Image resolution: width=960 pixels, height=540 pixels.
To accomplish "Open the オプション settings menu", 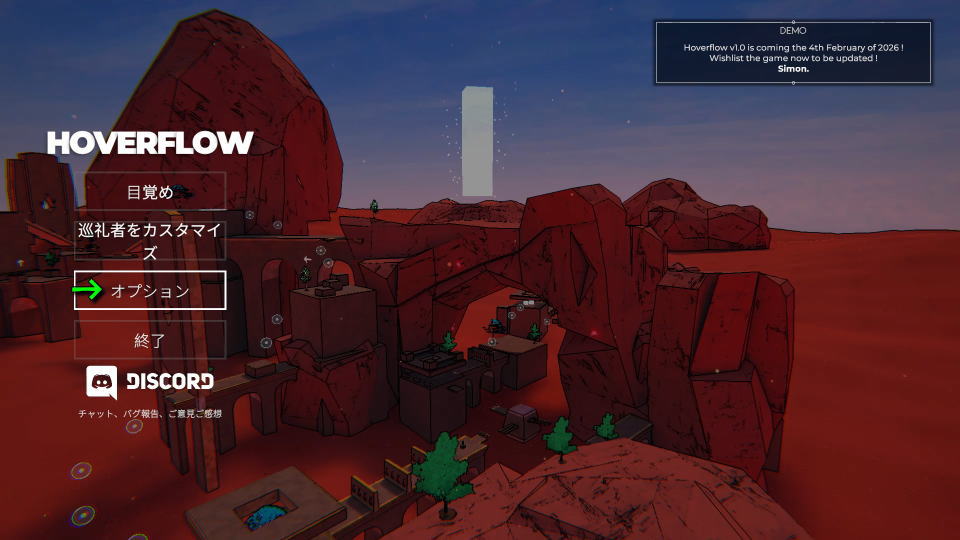I will [x=150, y=291].
